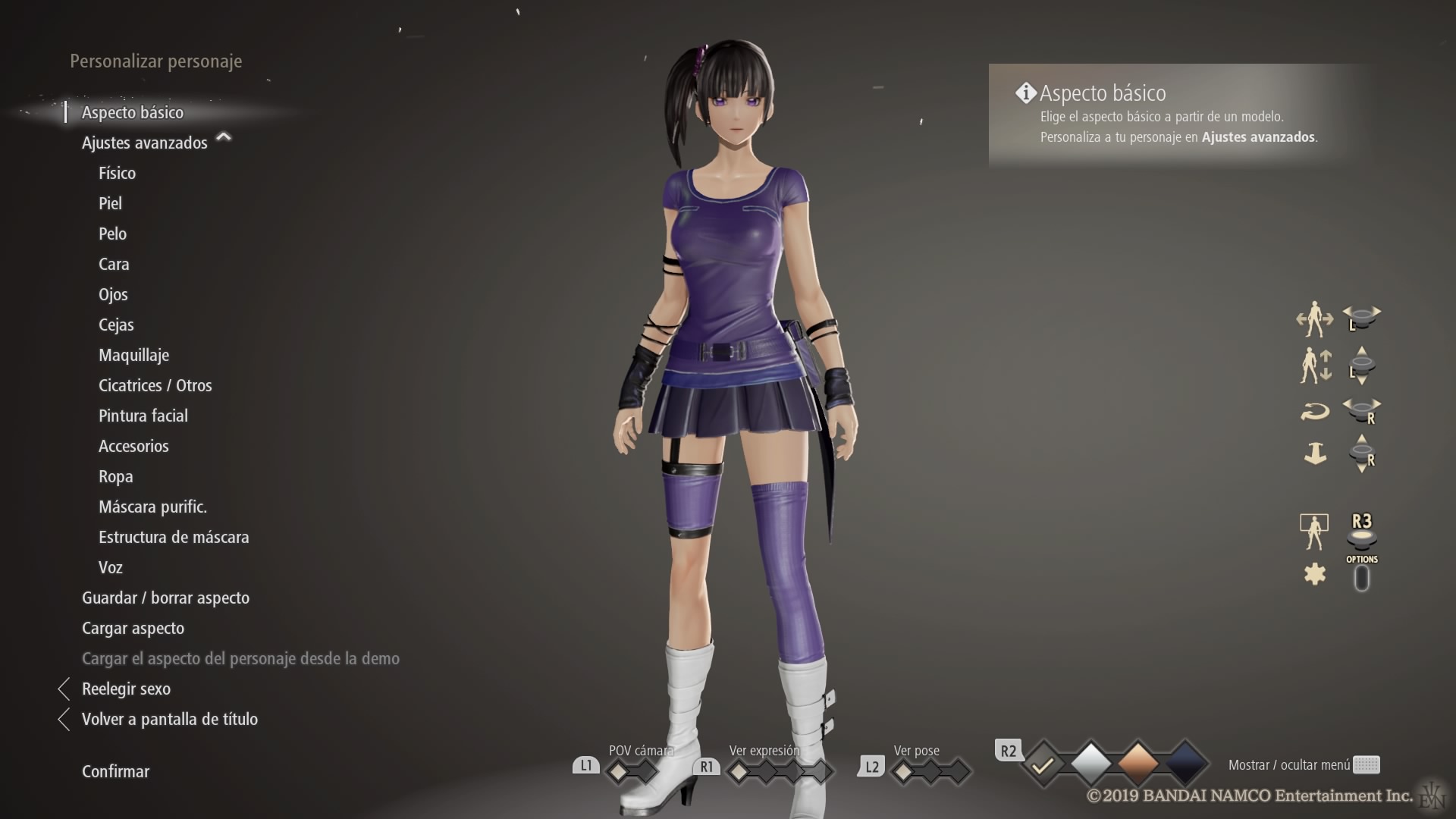This screenshot has height=819, width=1456.
Task: Select Máscara purific. option
Action: pos(152,507)
